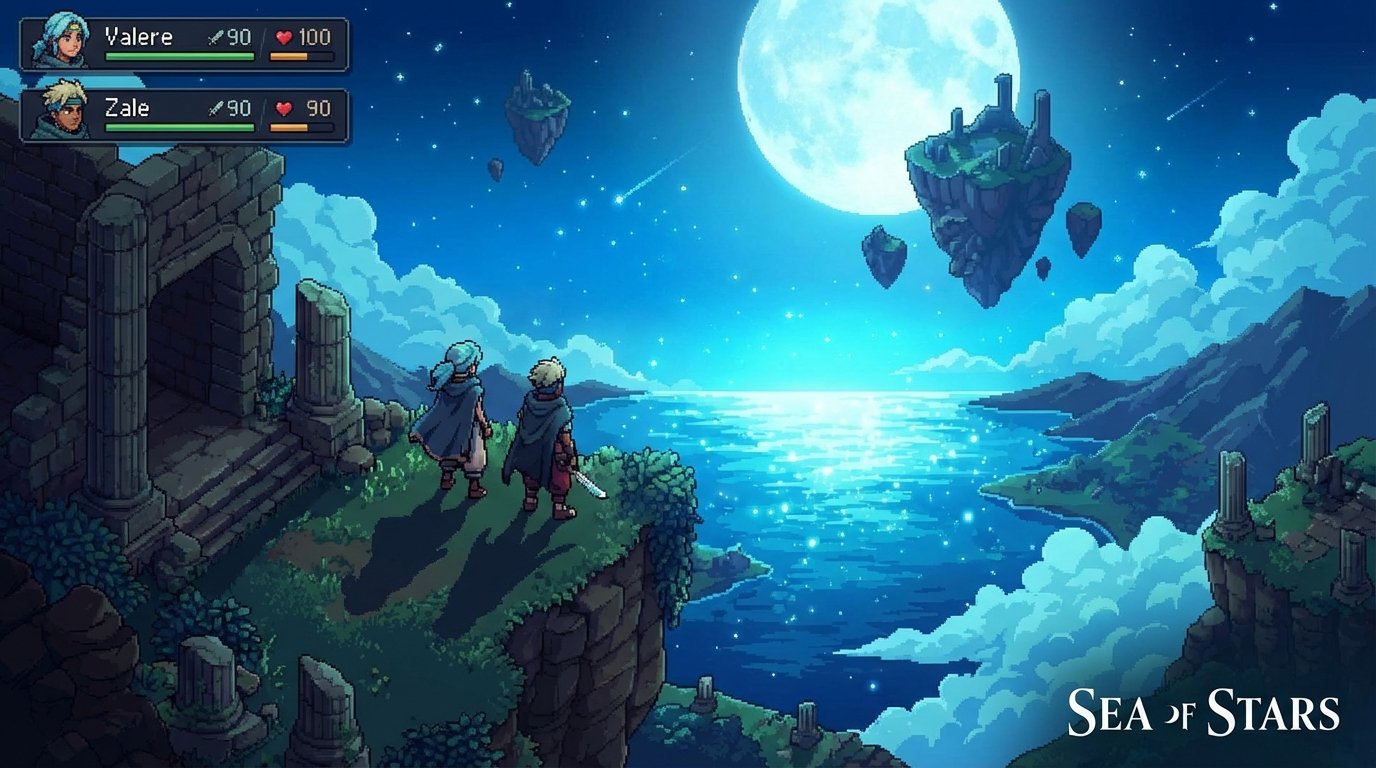The width and height of the screenshot is (1376, 768).
Task: Select the Valere name label
Action: pyautogui.click(x=140, y=37)
